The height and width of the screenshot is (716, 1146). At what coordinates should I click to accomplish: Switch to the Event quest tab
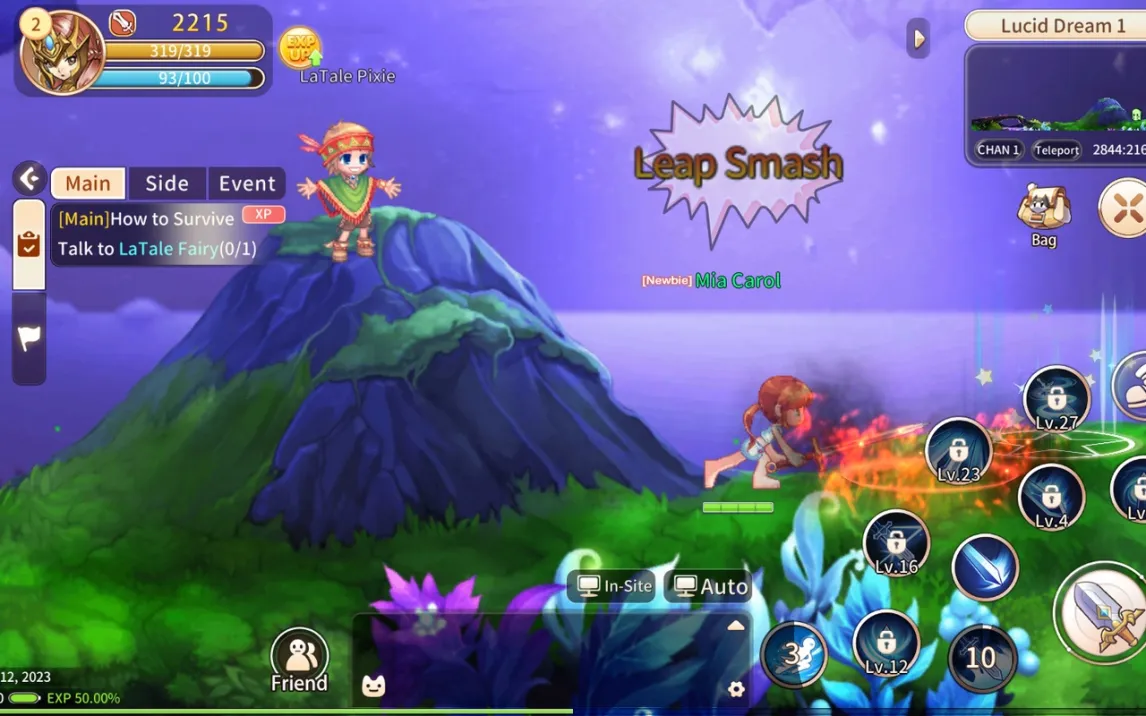247,183
